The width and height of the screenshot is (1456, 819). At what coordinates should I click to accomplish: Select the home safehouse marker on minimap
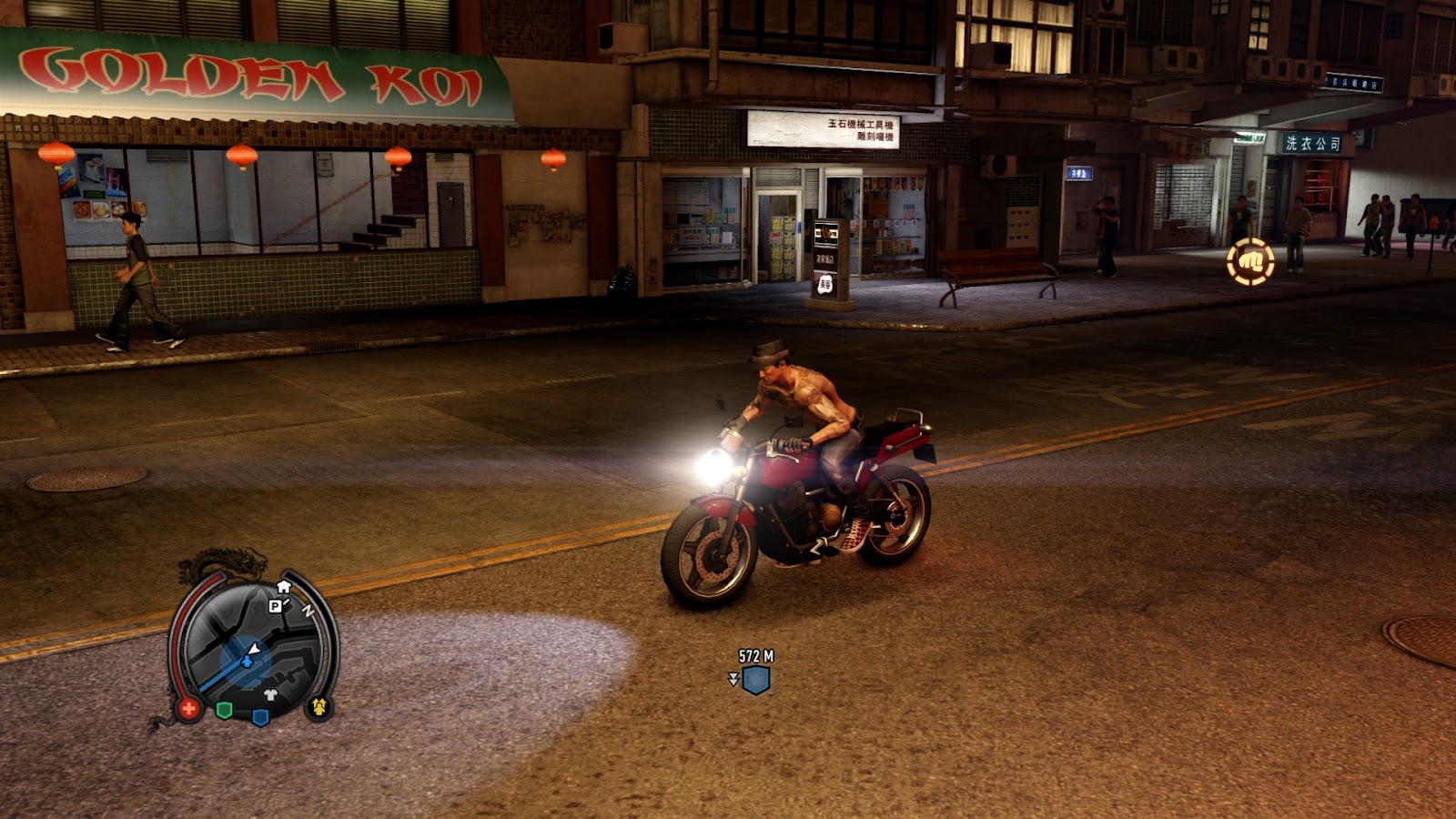[284, 587]
